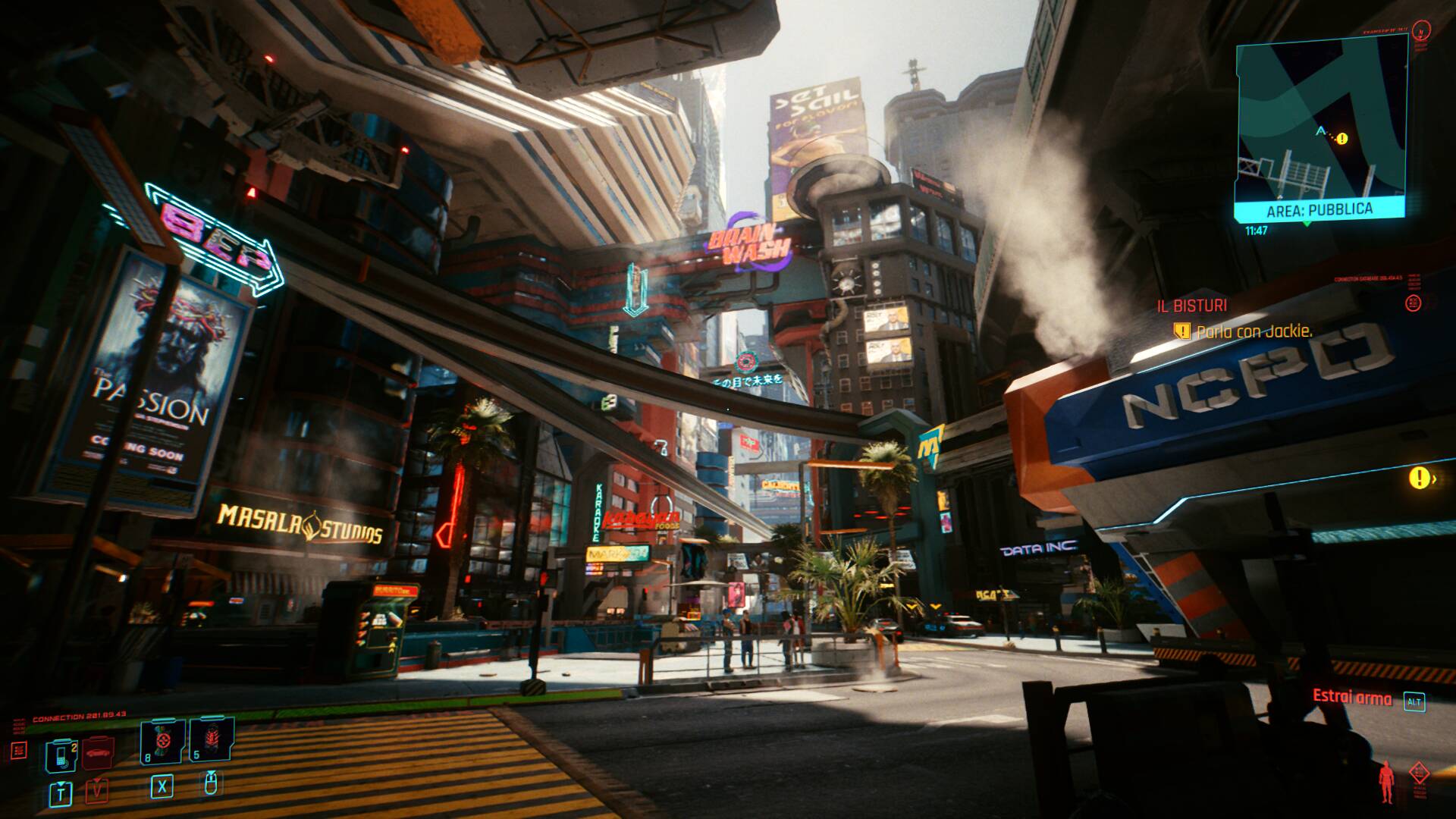The width and height of the screenshot is (1456, 819).
Task: Click the red compass N indicator above minimap
Action: click(1421, 32)
